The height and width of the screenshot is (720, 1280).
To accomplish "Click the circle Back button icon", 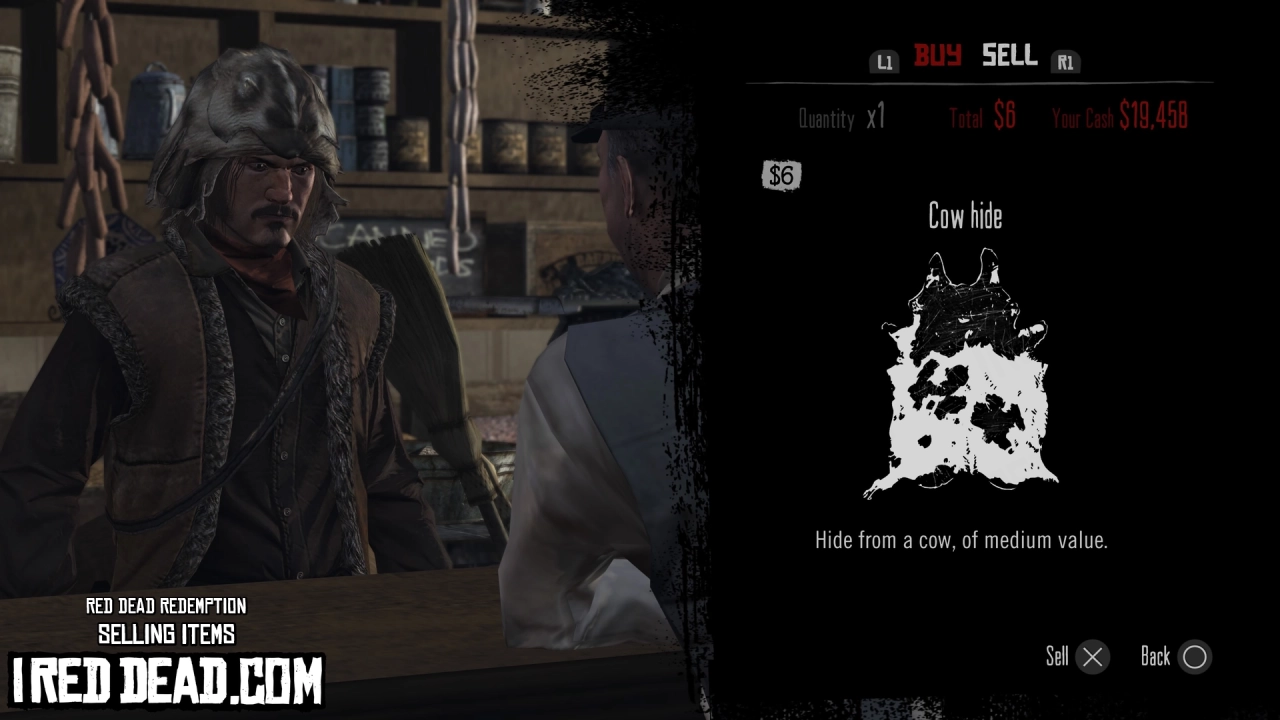I will click(x=1194, y=657).
